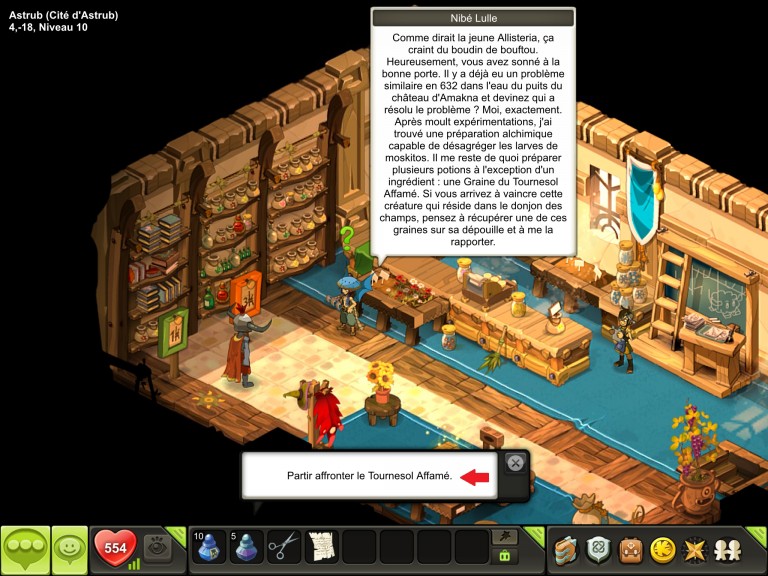
Task: Select the scissors item in the hotbar
Action: [284, 547]
